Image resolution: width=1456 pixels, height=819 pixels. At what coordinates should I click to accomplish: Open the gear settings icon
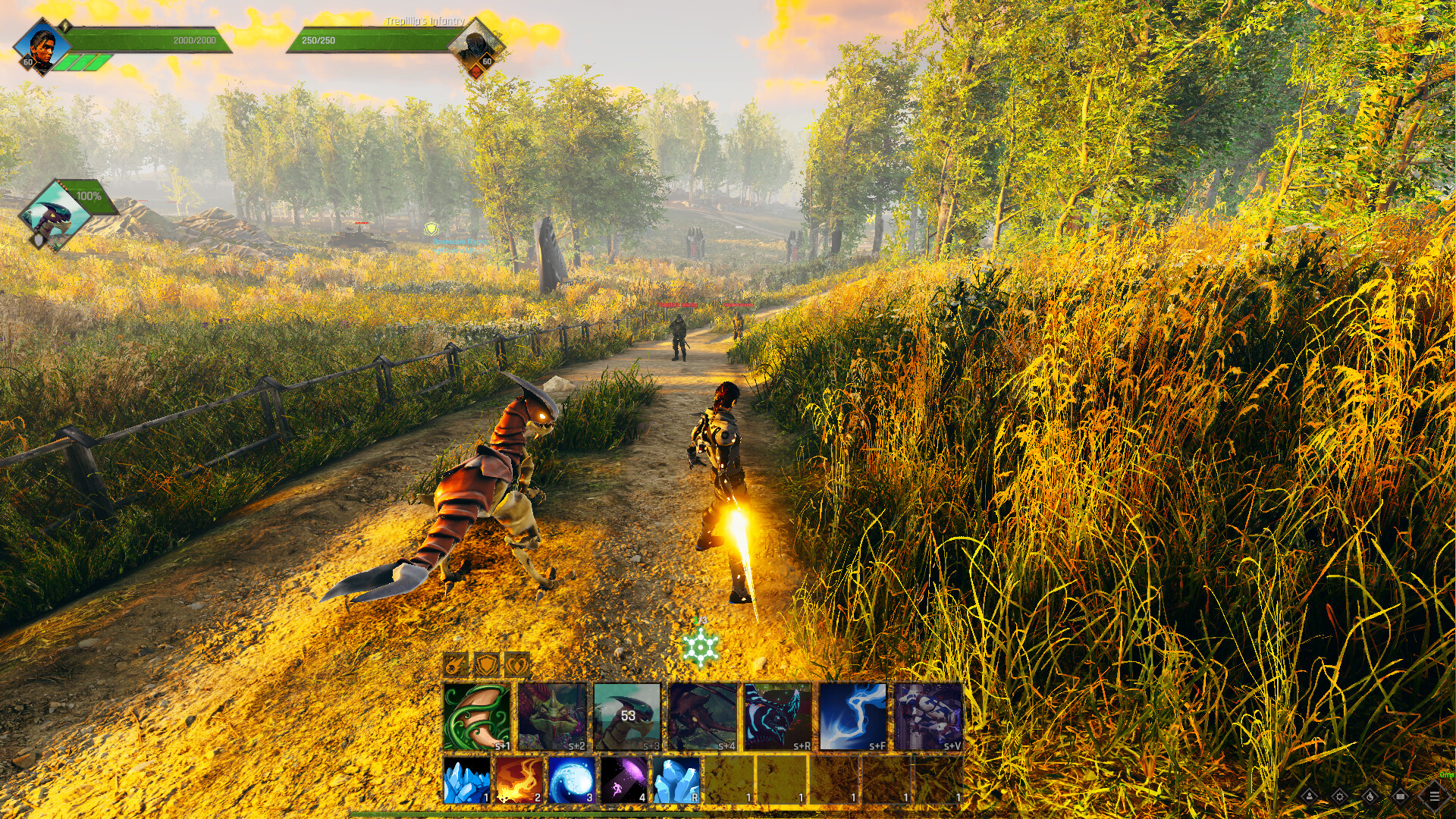[1340, 796]
